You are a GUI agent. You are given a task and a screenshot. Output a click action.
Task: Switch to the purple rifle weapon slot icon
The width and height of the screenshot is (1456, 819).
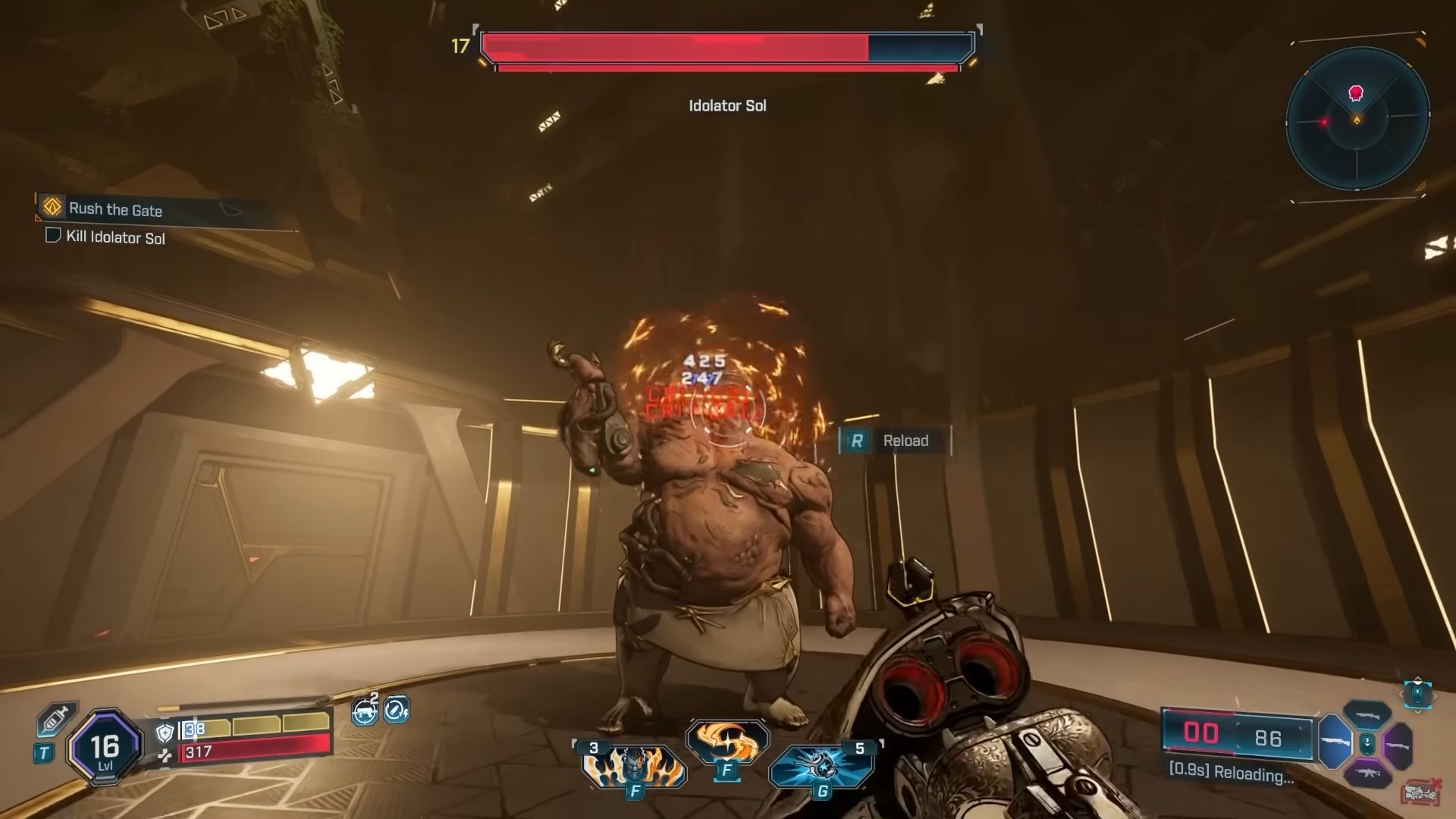(1398, 746)
